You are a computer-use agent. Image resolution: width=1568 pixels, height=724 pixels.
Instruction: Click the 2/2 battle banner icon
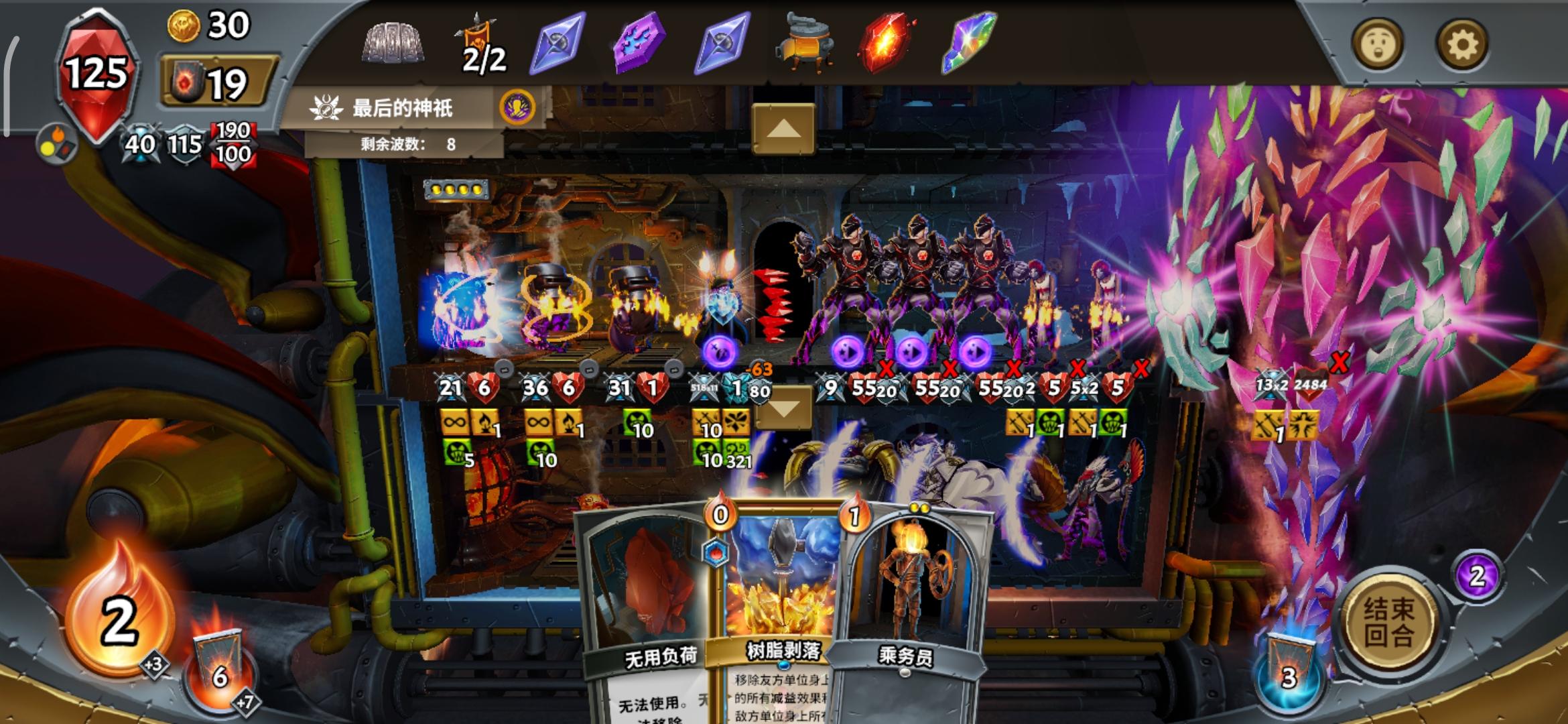pyautogui.click(x=478, y=42)
